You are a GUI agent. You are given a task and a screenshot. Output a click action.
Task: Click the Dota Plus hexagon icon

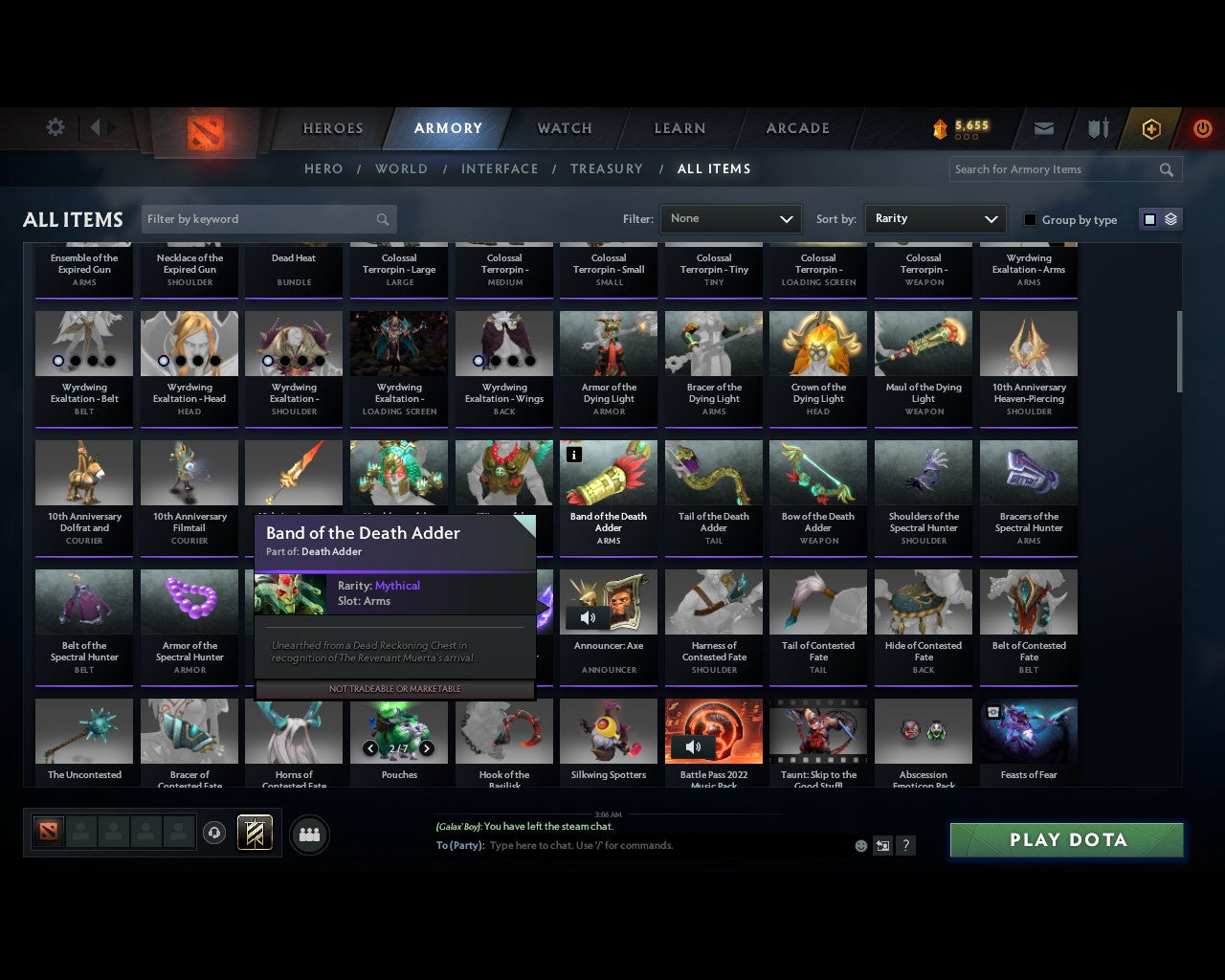coord(1149,128)
